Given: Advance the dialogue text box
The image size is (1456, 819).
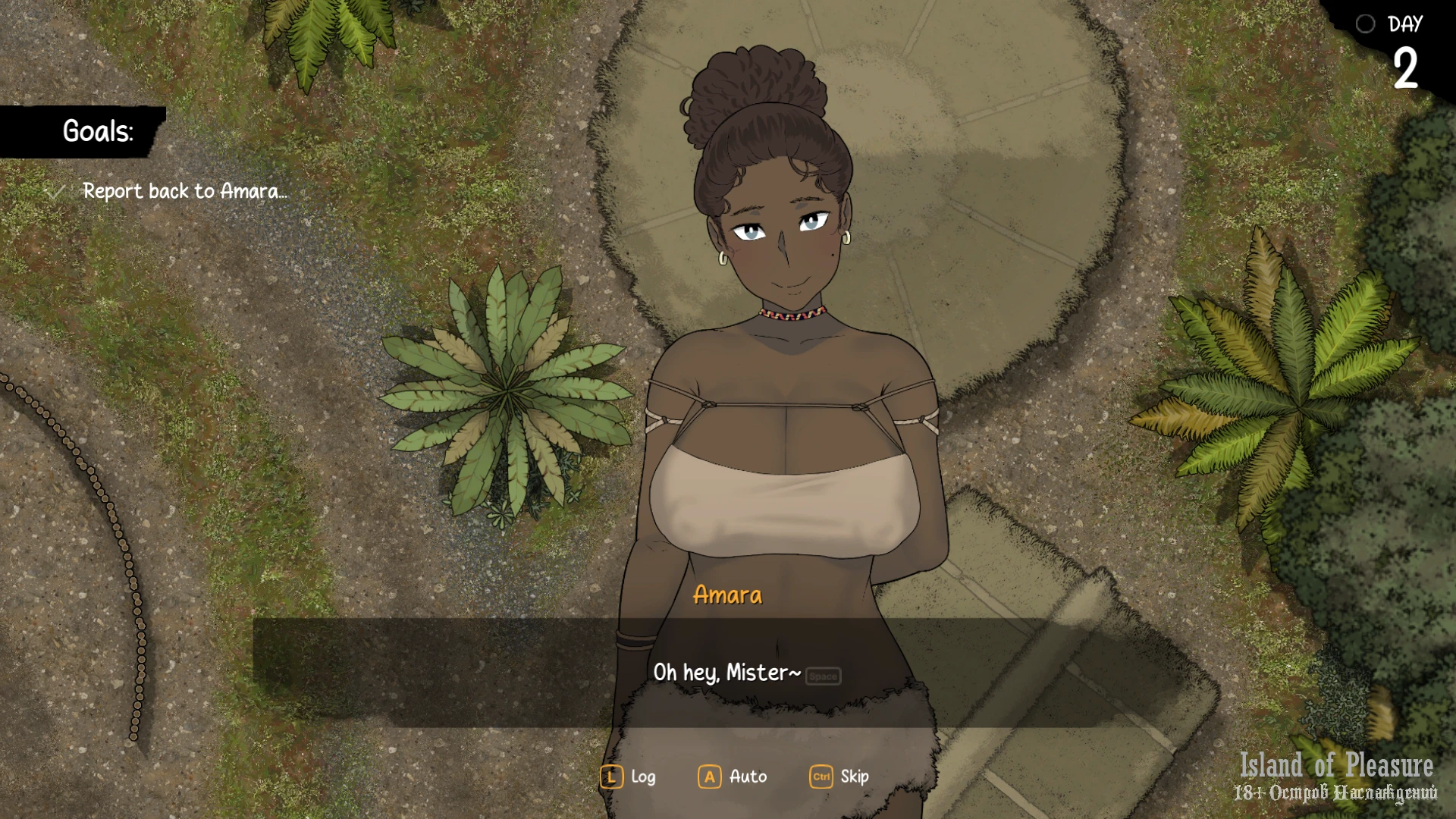Looking at the screenshot, I should pos(726,673).
